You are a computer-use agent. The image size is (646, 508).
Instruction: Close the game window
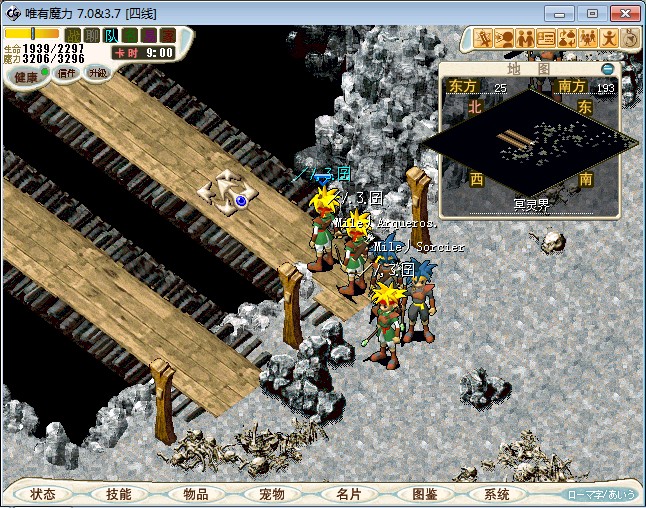click(624, 13)
